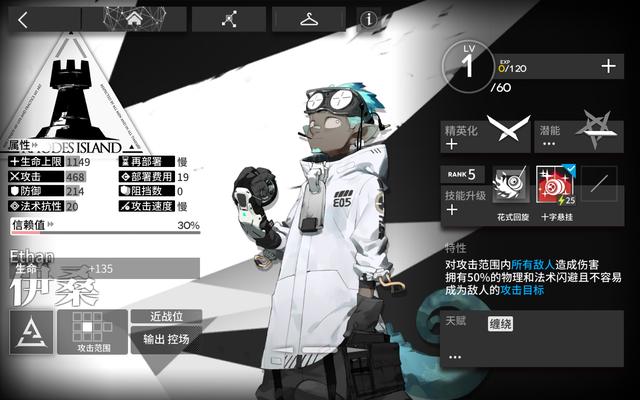Open the 技能升级 skill upgrade panel
This screenshot has height=400, width=640.
pyautogui.click(x=463, y=203)
